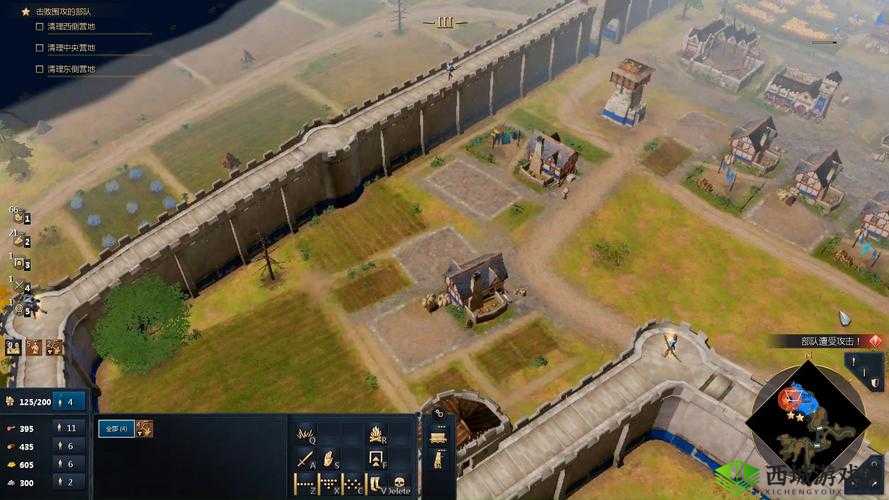
Task: Click the idle villagers button showing 4
Action: click(x=70, y=402)
